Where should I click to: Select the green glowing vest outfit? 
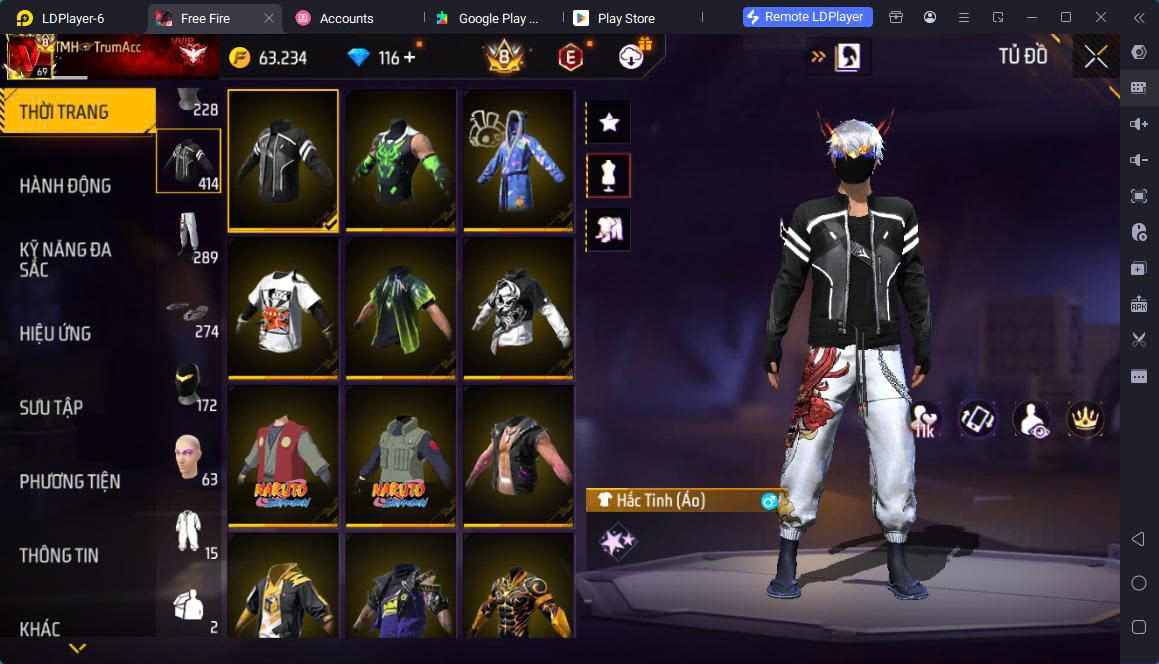[400, 160]
